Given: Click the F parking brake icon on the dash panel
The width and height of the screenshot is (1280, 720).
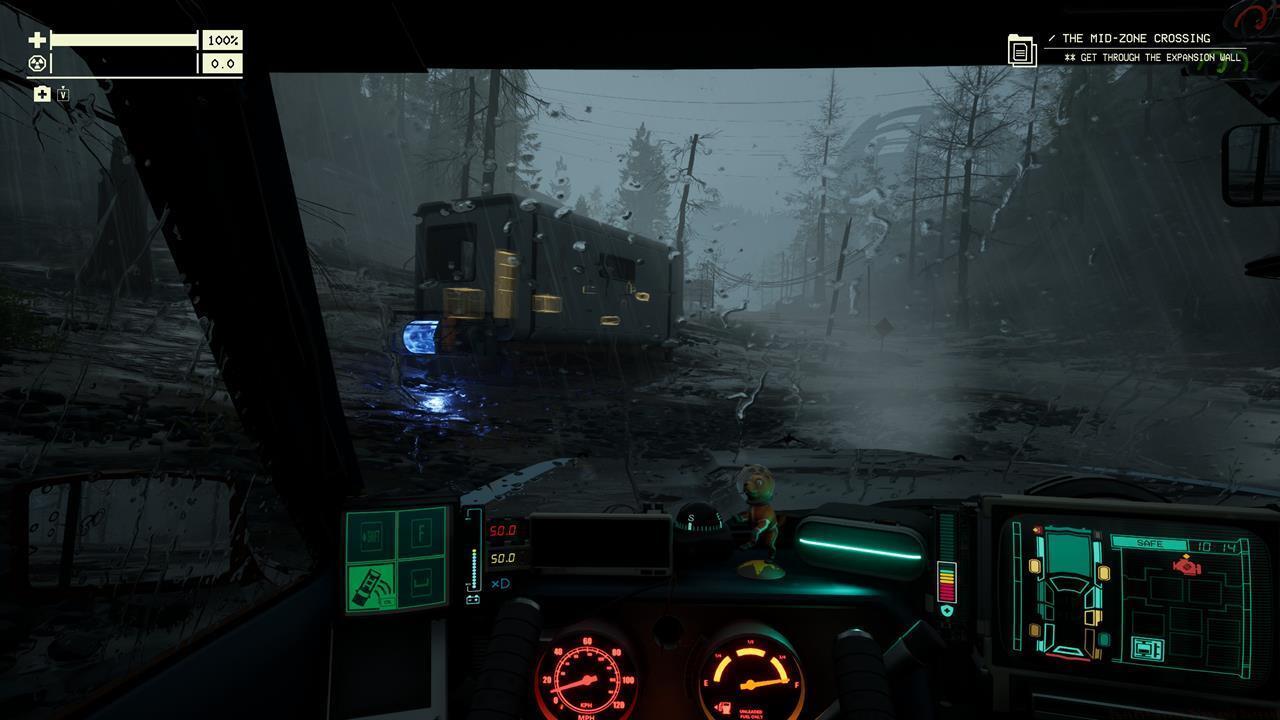Looking at the screenshot, I should (x=422, y=533).
